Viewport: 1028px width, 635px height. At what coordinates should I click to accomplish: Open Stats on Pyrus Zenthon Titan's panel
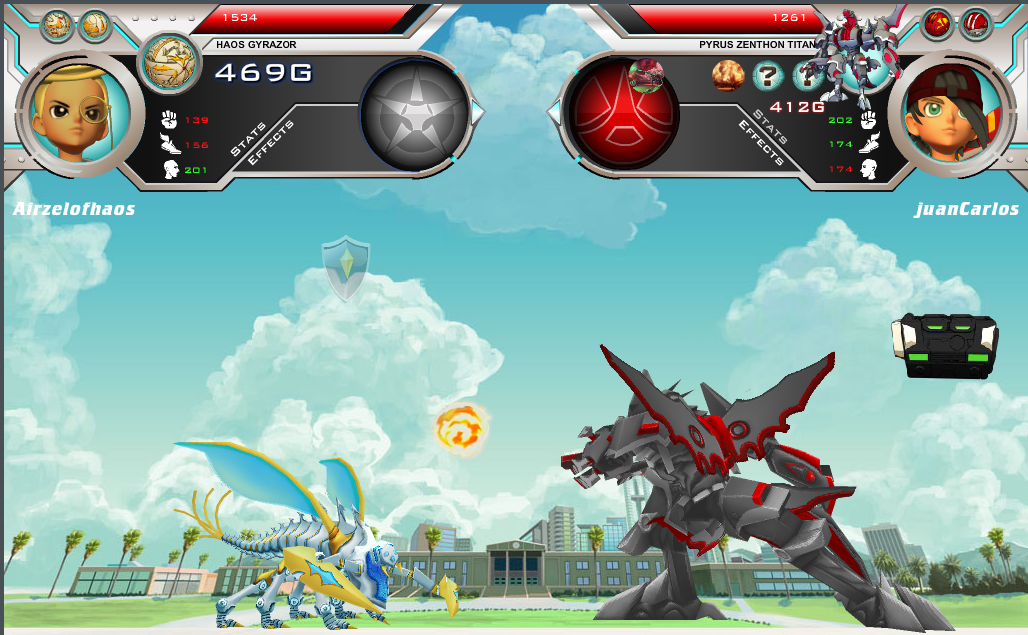772,126
